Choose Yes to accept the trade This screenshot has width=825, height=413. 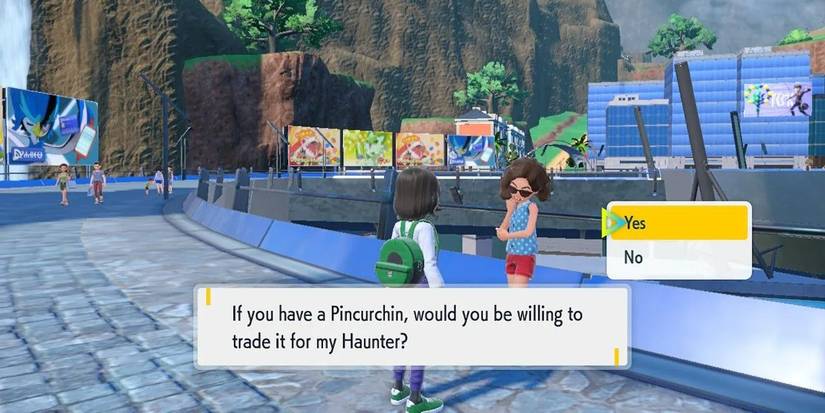coord(680,223)
